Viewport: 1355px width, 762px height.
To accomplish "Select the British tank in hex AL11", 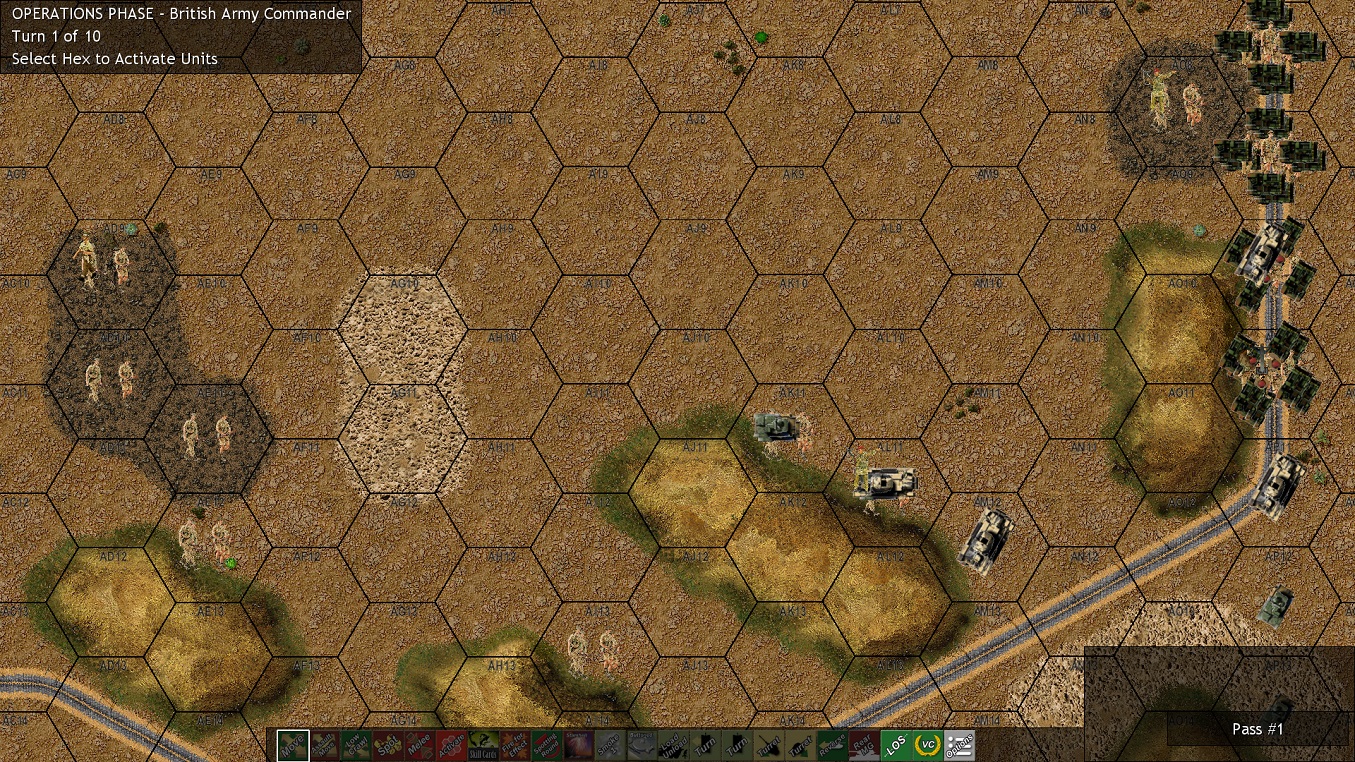I will pos(886,480).
